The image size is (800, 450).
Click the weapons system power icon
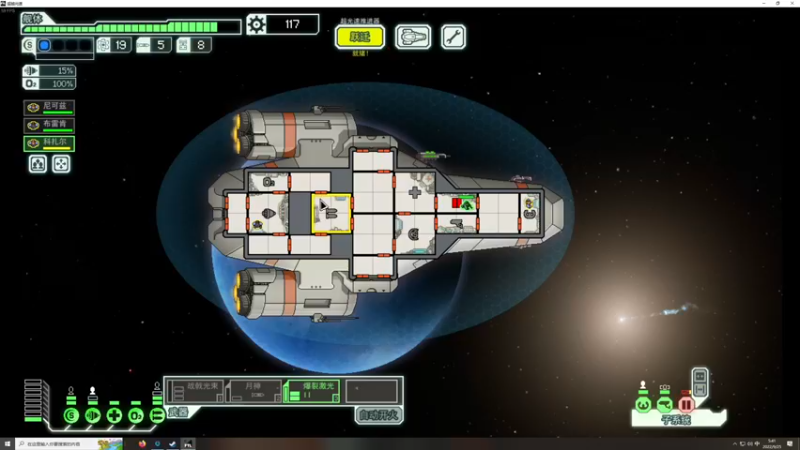157,415
